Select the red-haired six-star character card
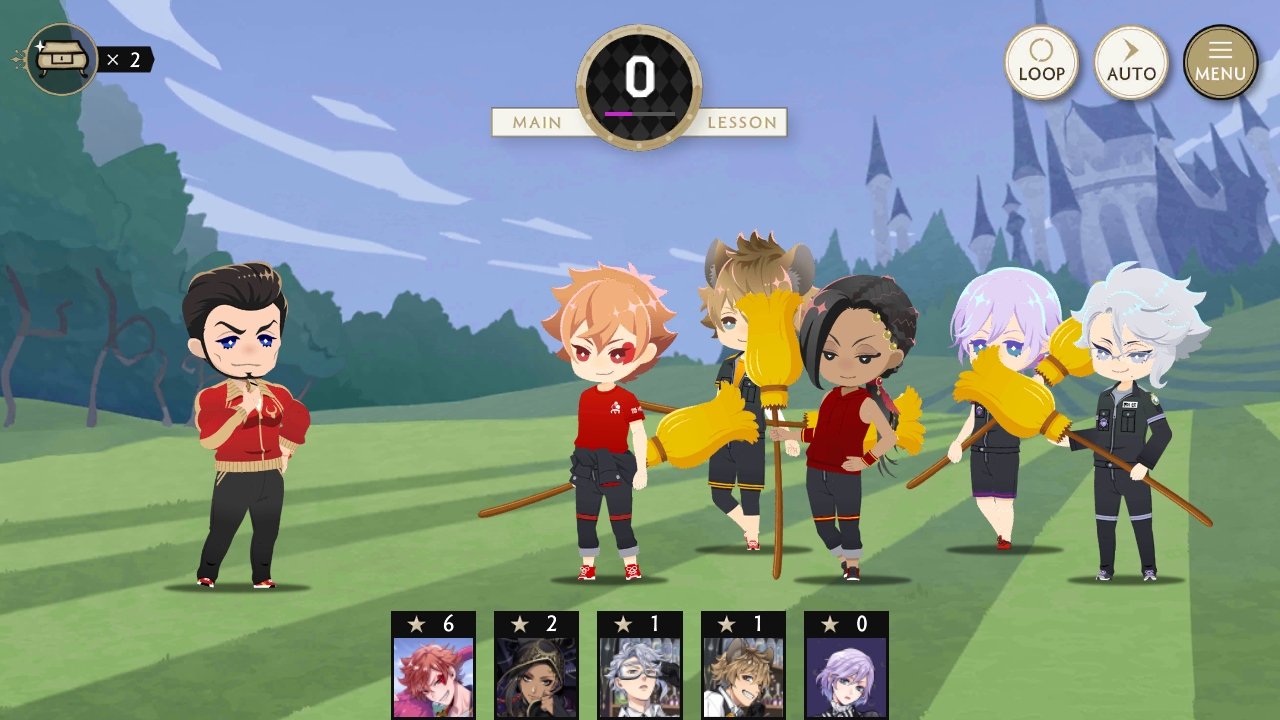Screen dimensions: 1280x720 (433, 666)
